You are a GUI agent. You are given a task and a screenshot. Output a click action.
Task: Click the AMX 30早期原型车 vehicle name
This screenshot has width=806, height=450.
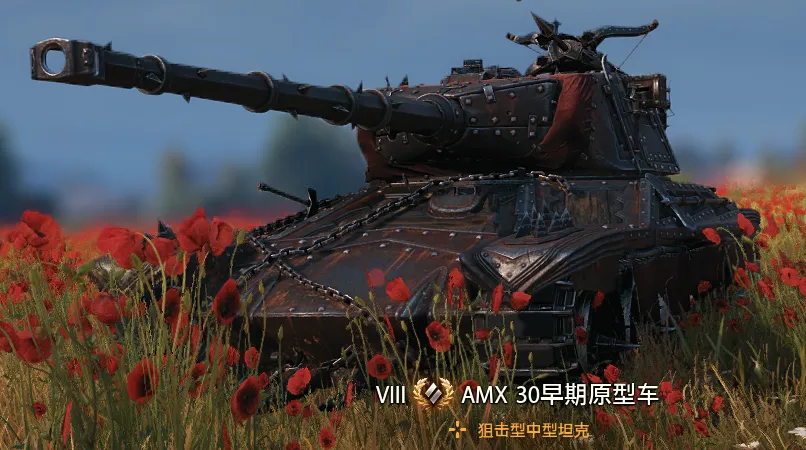pyautogui.click(x=560, y=394)
